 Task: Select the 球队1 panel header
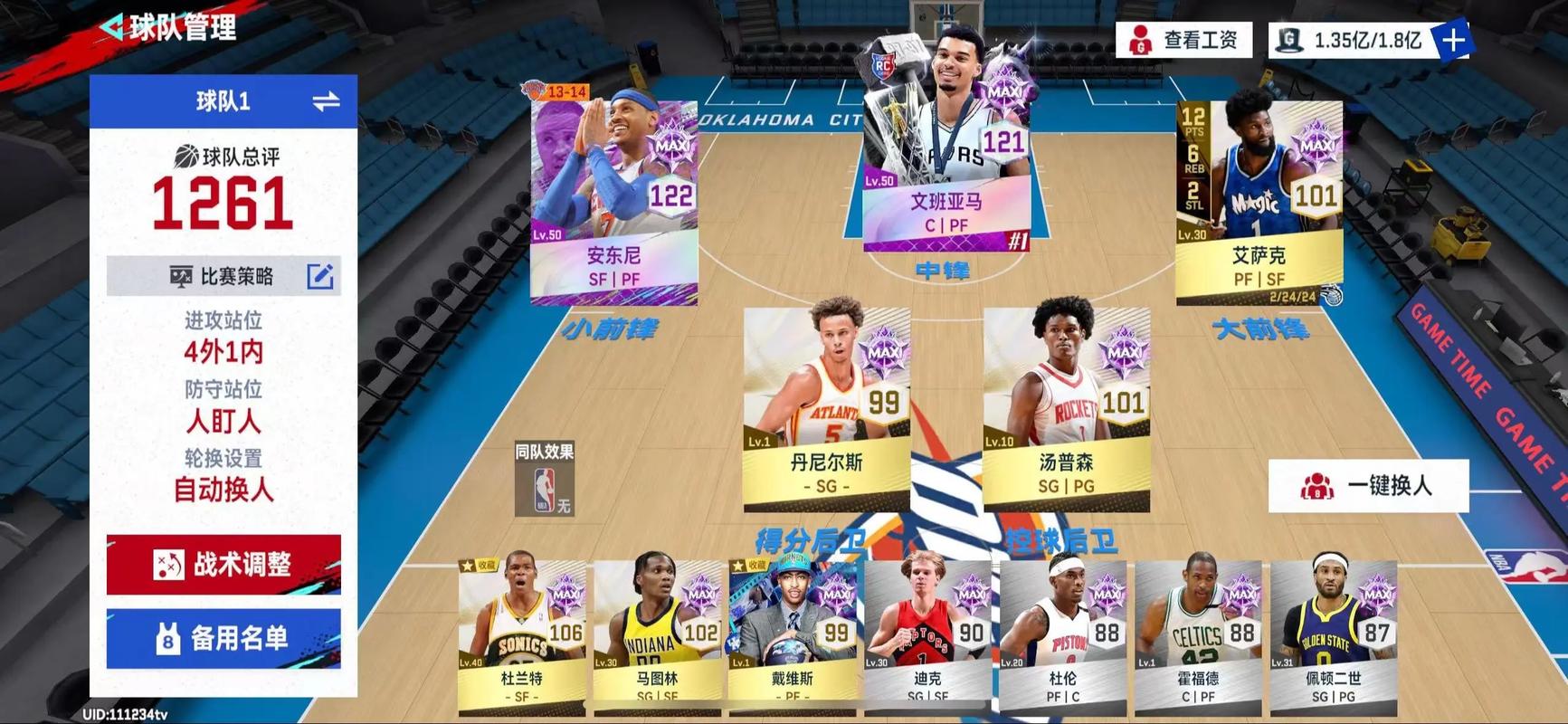click(x=223, y=100)
